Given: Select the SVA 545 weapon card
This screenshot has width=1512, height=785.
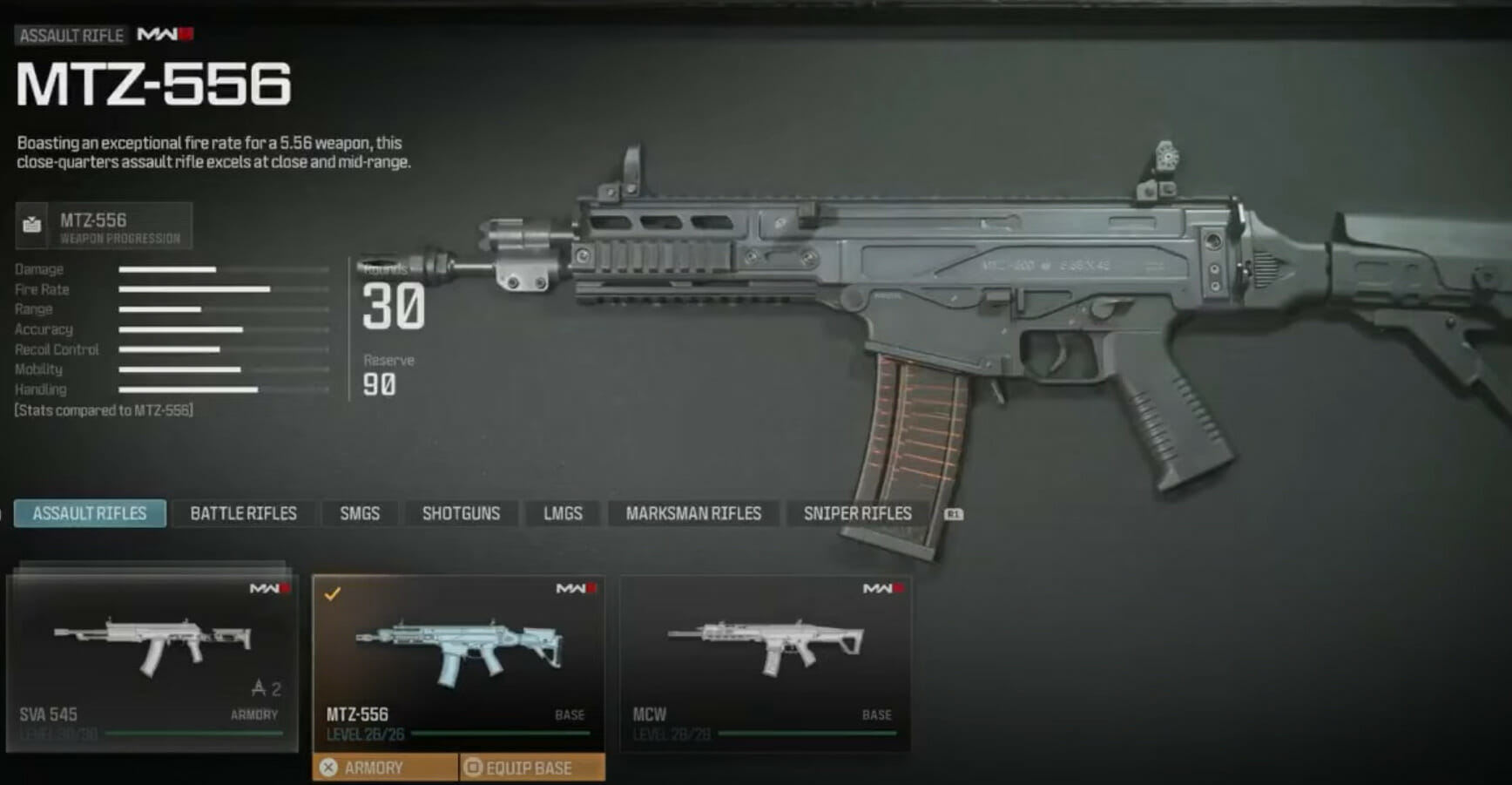Looking at the screenshot, I should click(x=152, y=662).
